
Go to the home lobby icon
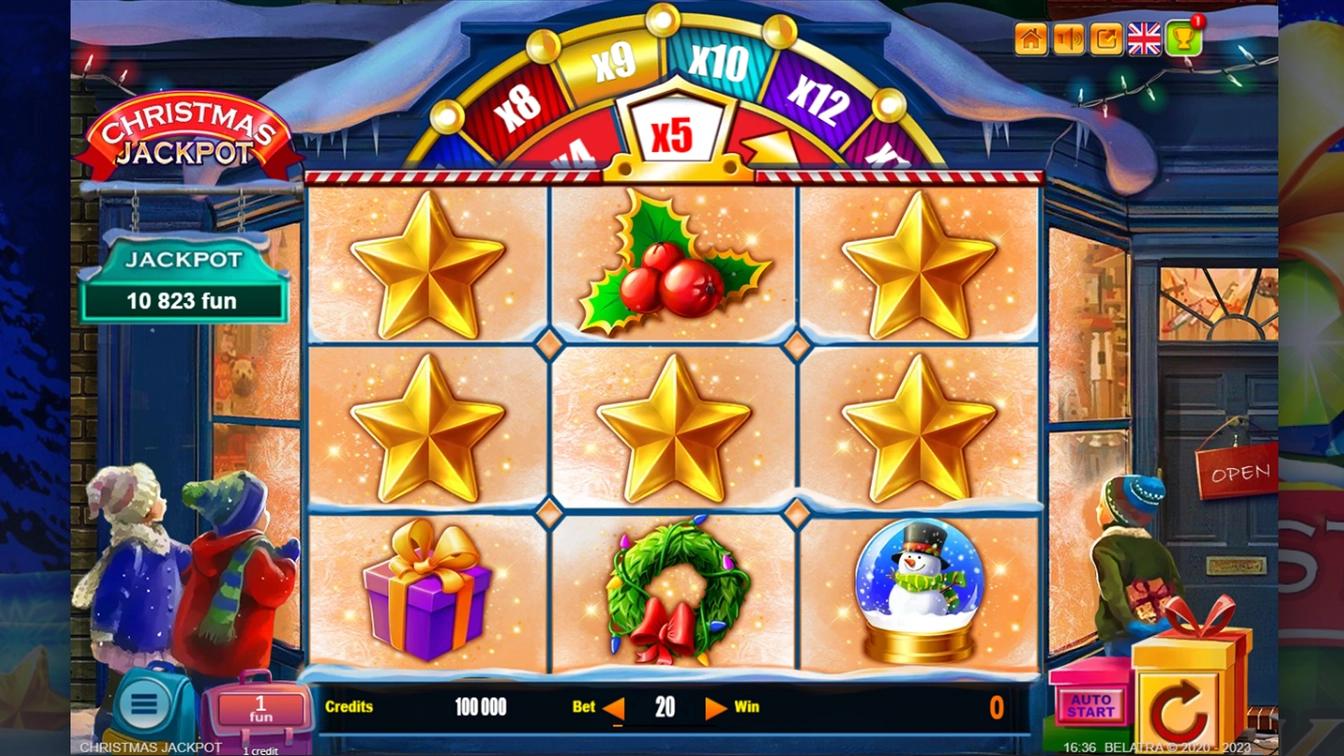(1031, 39)
